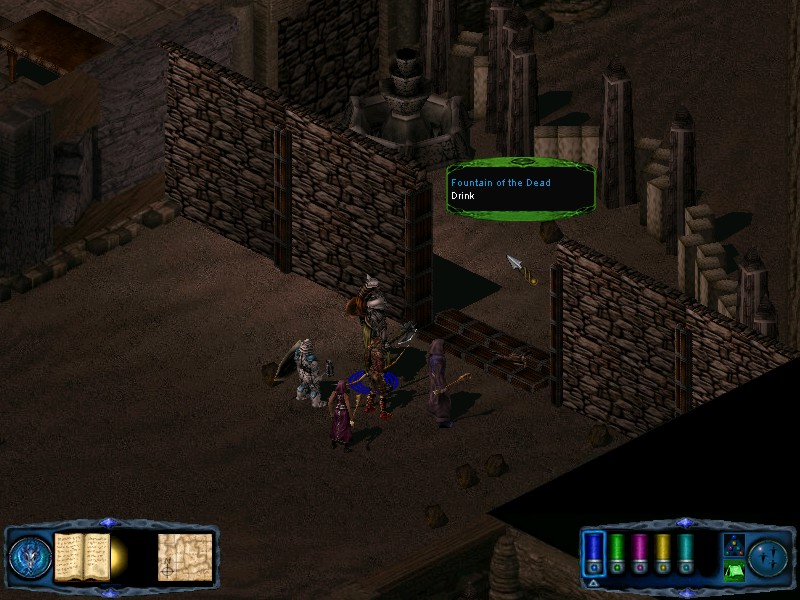Open the journal book
This screenshot has width=800, height=600.
pyautogui.click(x=81, y=556)
